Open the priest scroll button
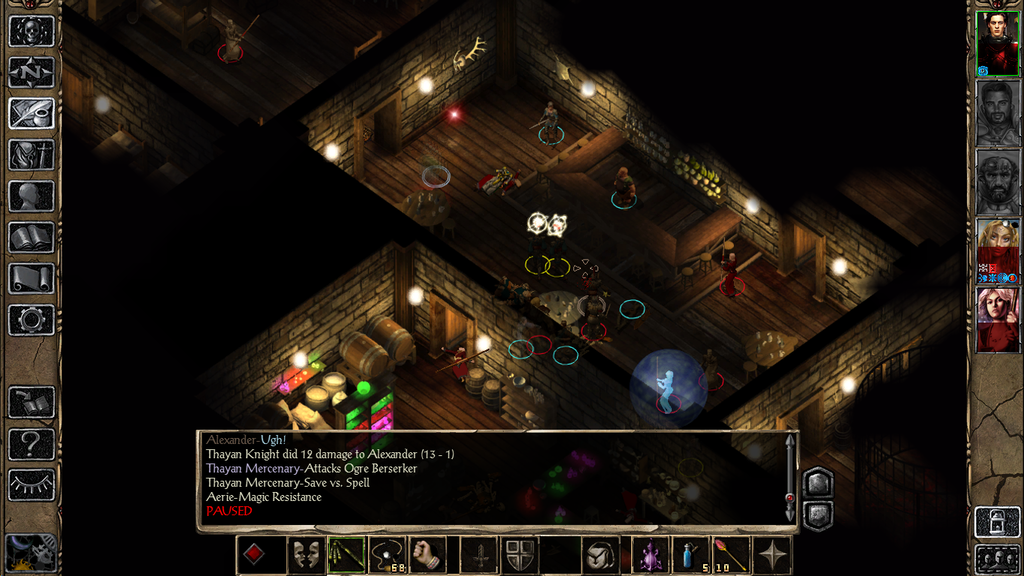This screenshot has height=576, width=1024. pyautogui.click(x=31, y=278)
